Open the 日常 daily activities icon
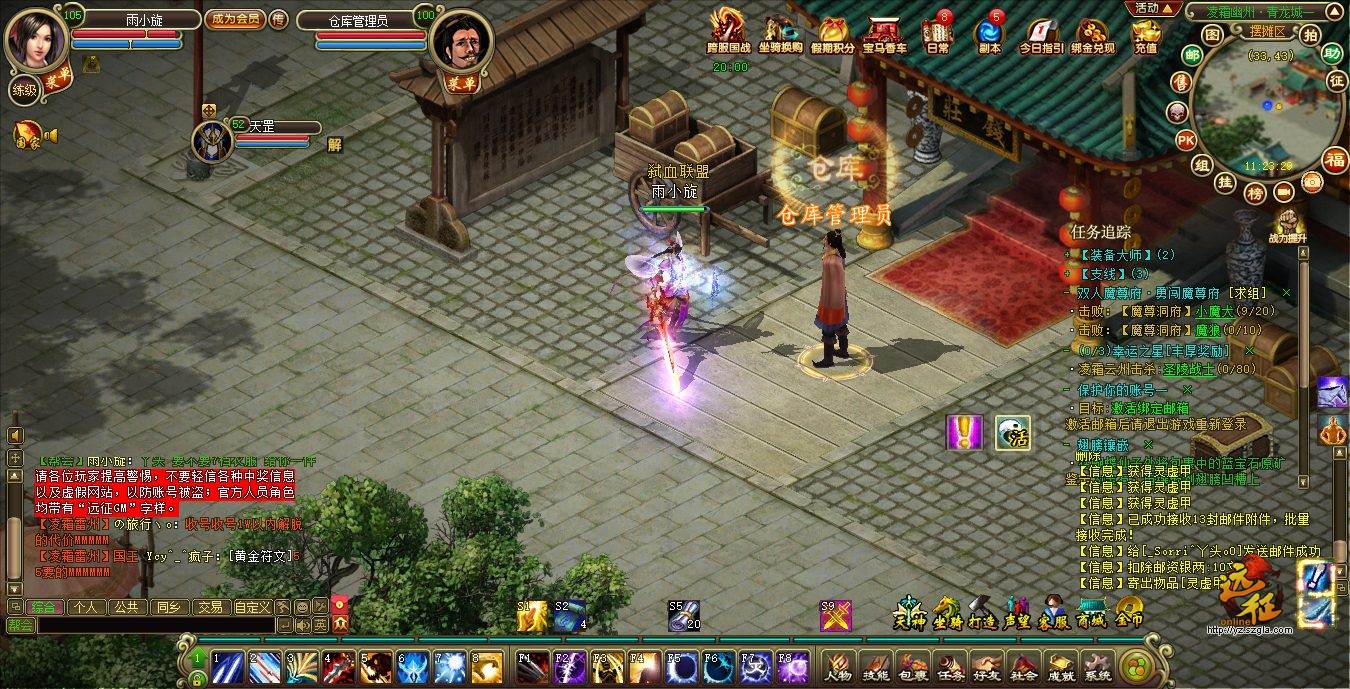 (938, 35)
